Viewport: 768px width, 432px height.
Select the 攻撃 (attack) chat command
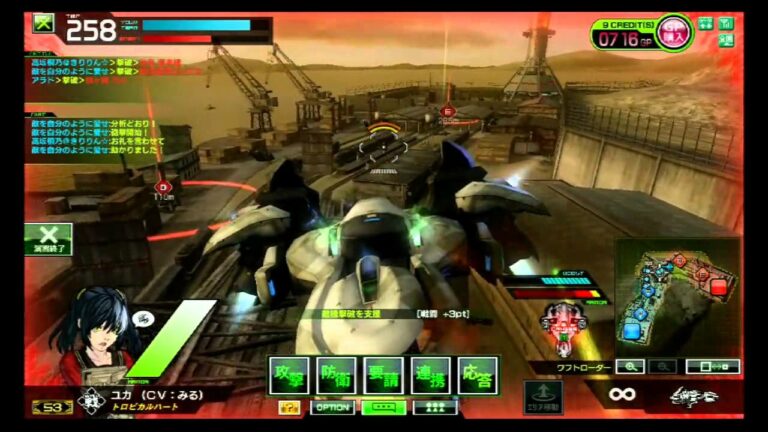(x=289, y=376)
